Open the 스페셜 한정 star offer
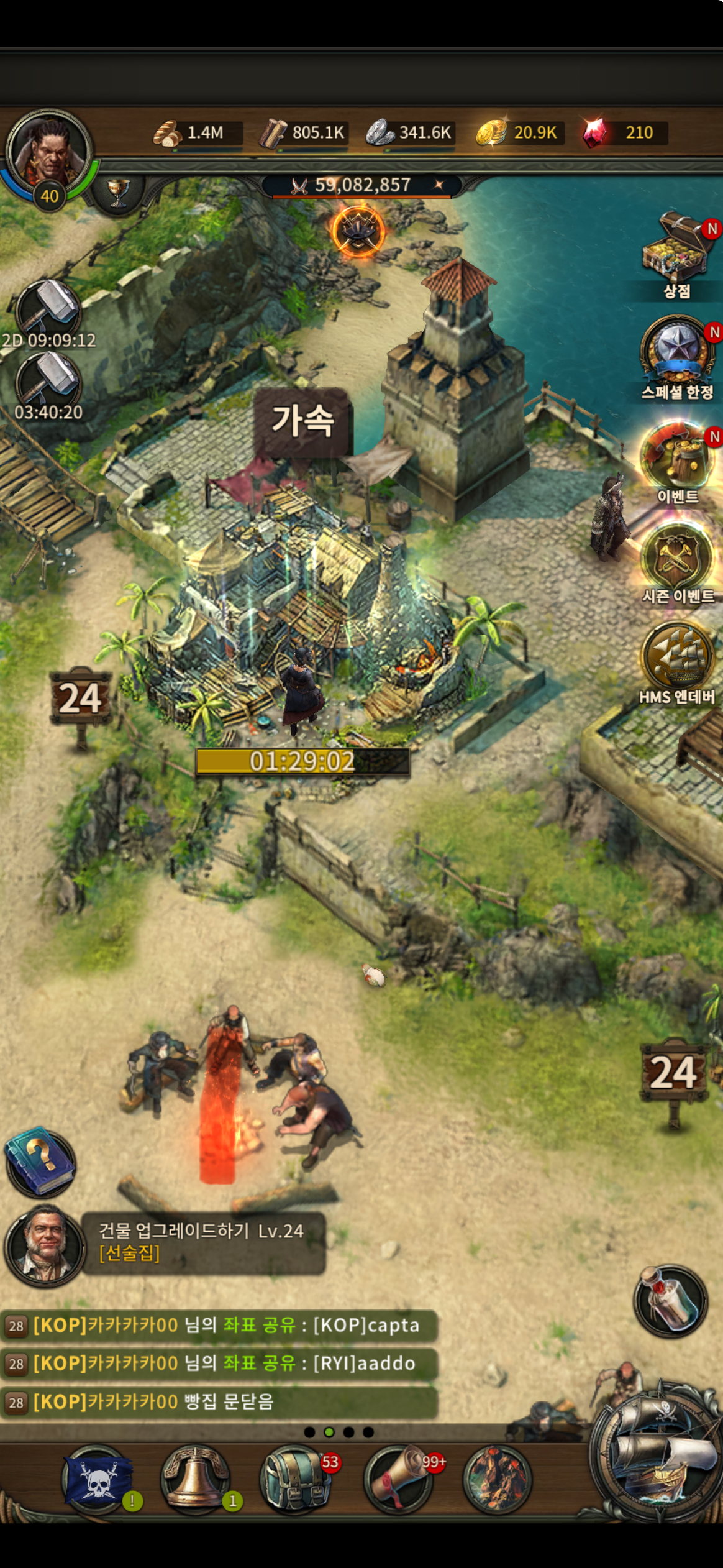Image resolution: width=723 pixels, height=1568 pixels. point(676,352)
